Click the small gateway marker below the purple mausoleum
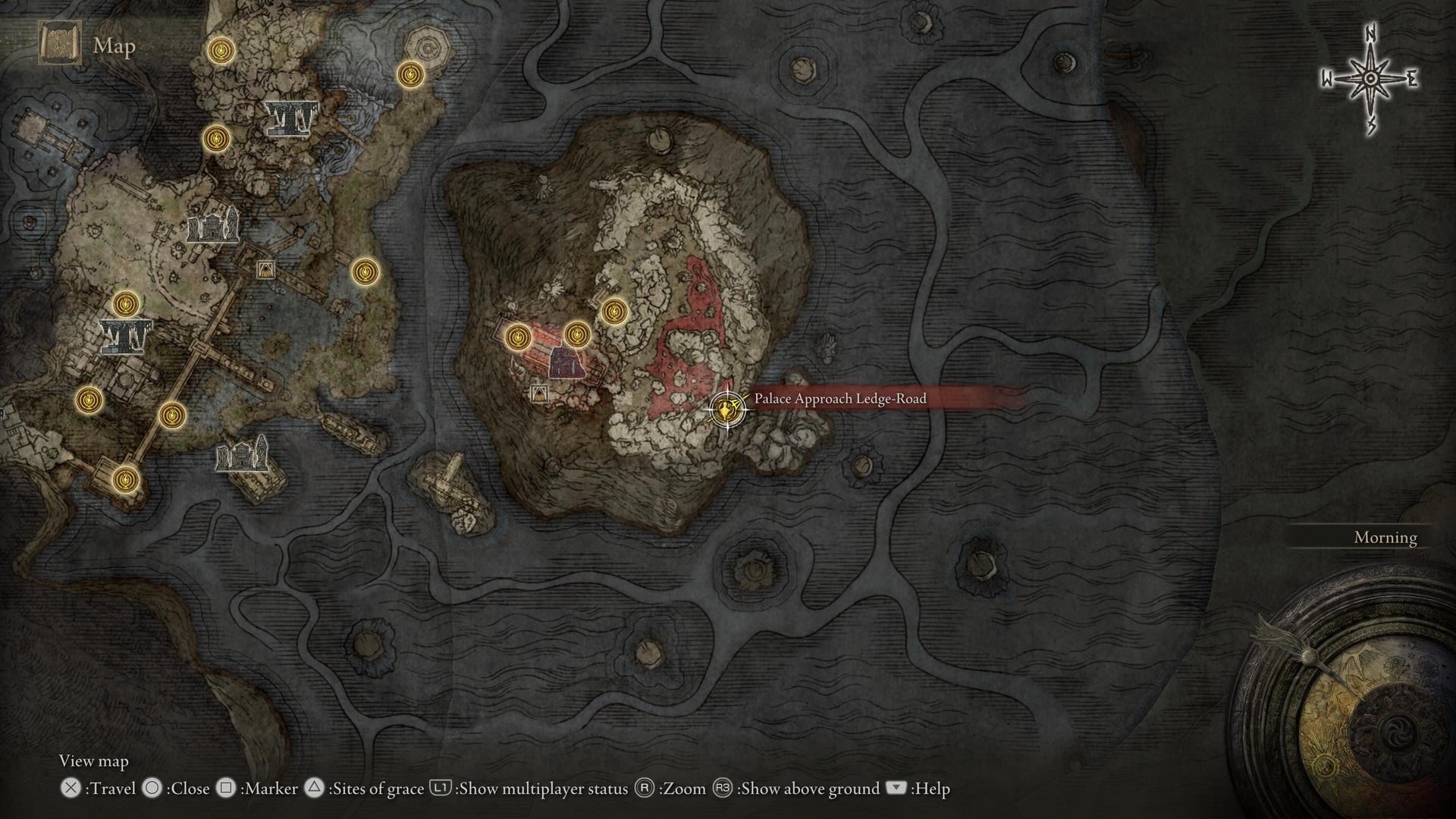Viewport: 1456px width, 819px height. click(538, 393)
